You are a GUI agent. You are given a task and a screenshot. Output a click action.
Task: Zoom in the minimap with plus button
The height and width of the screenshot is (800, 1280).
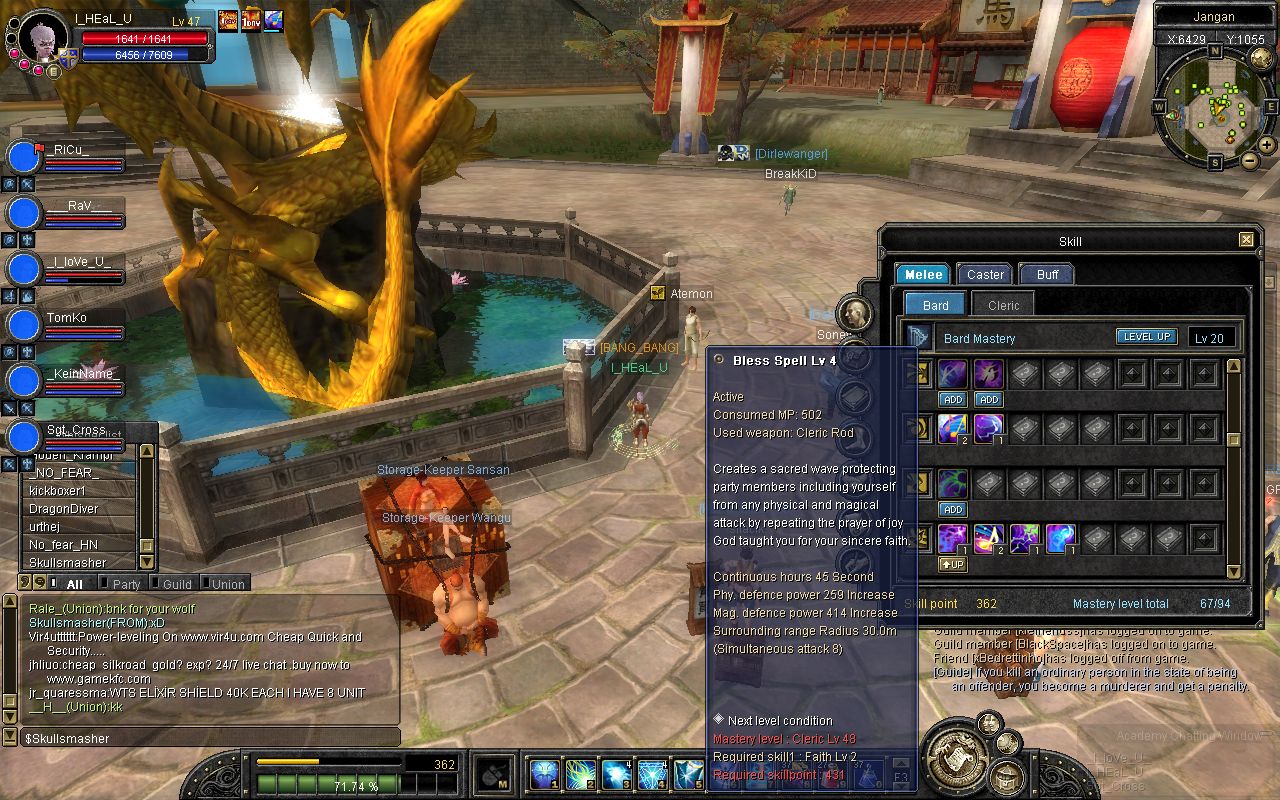(x=1267, y=145)
